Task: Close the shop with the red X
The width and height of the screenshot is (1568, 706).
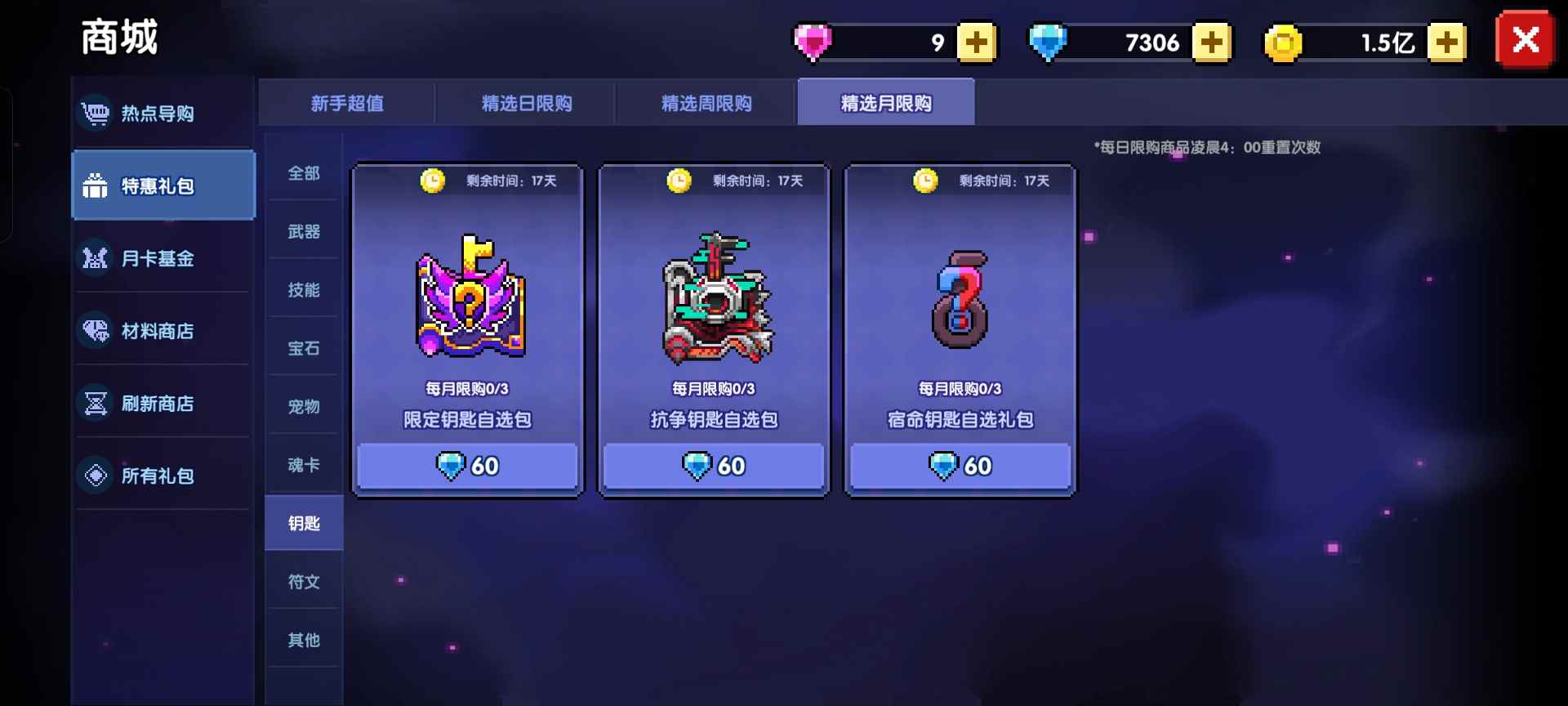Action: (1524, 39)
